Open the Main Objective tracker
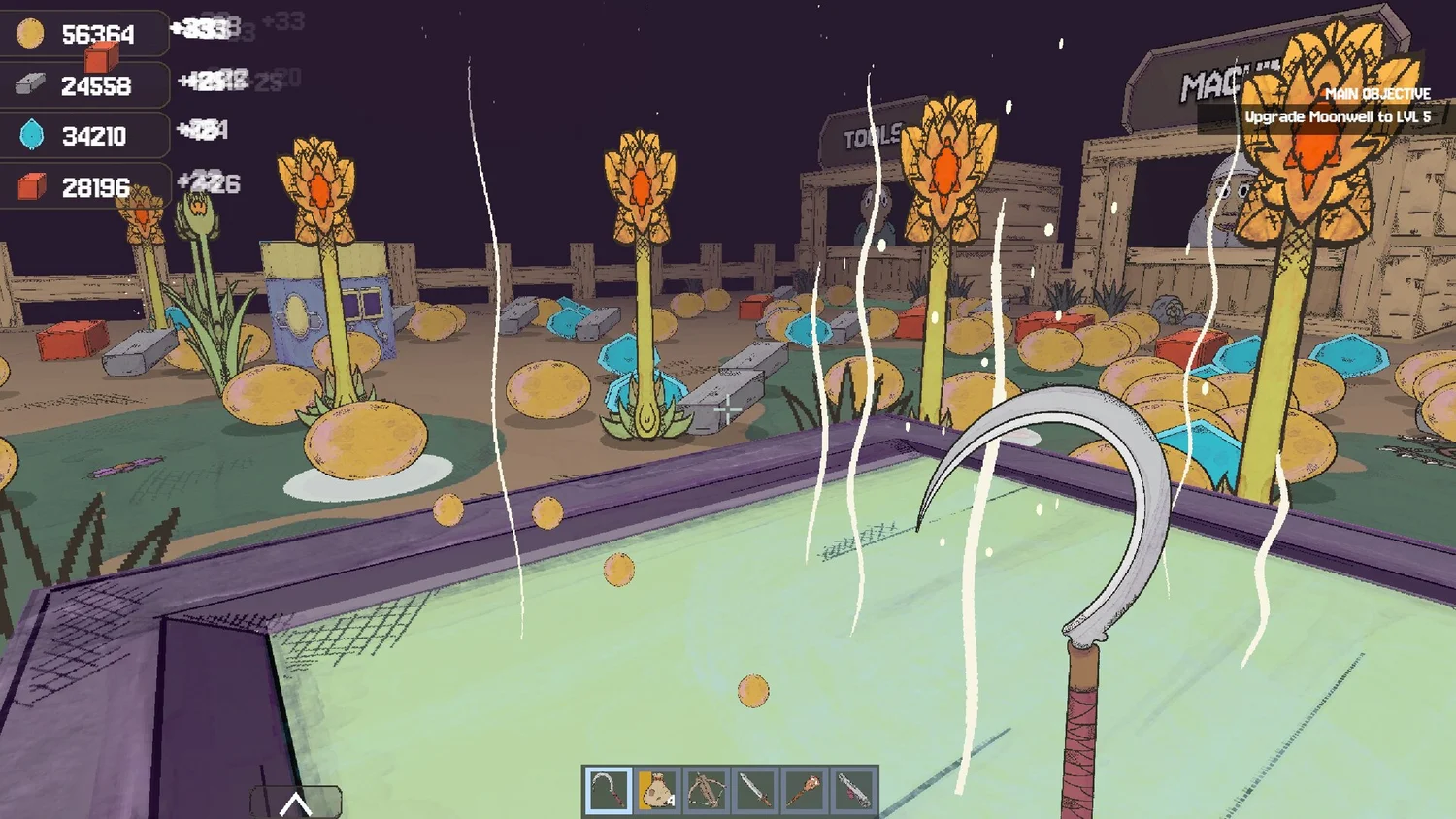Screen dimensions: 1456x819 click(x=1337, y=106)
